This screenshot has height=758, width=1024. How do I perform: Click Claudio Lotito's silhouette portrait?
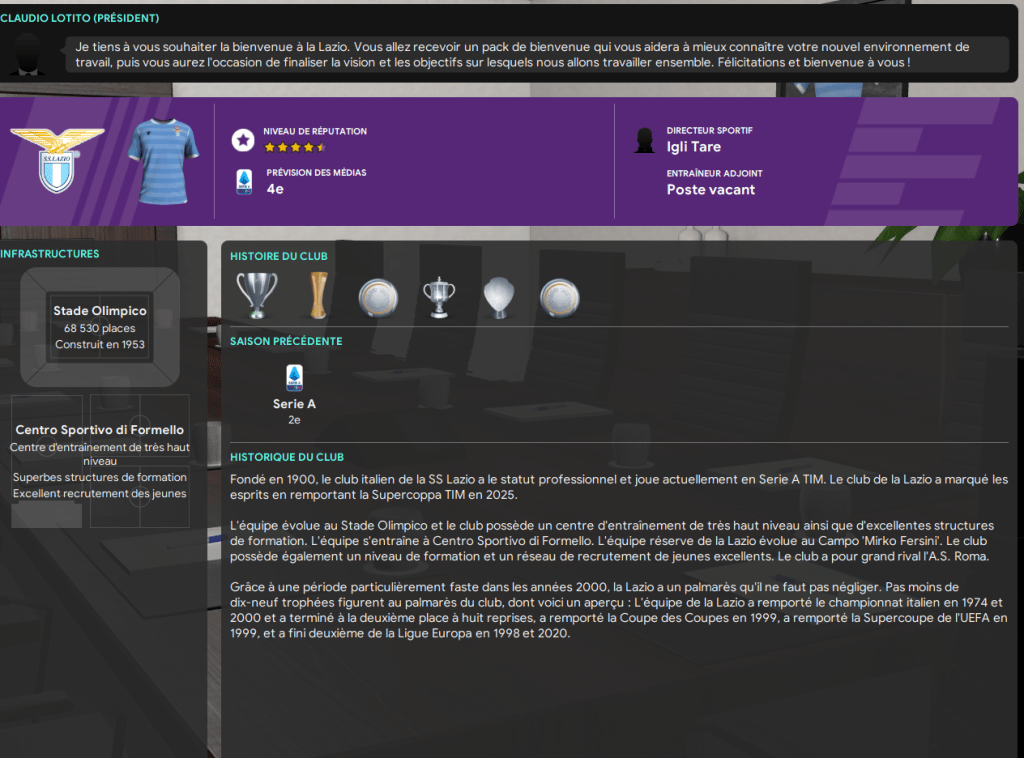pos(29,56)
